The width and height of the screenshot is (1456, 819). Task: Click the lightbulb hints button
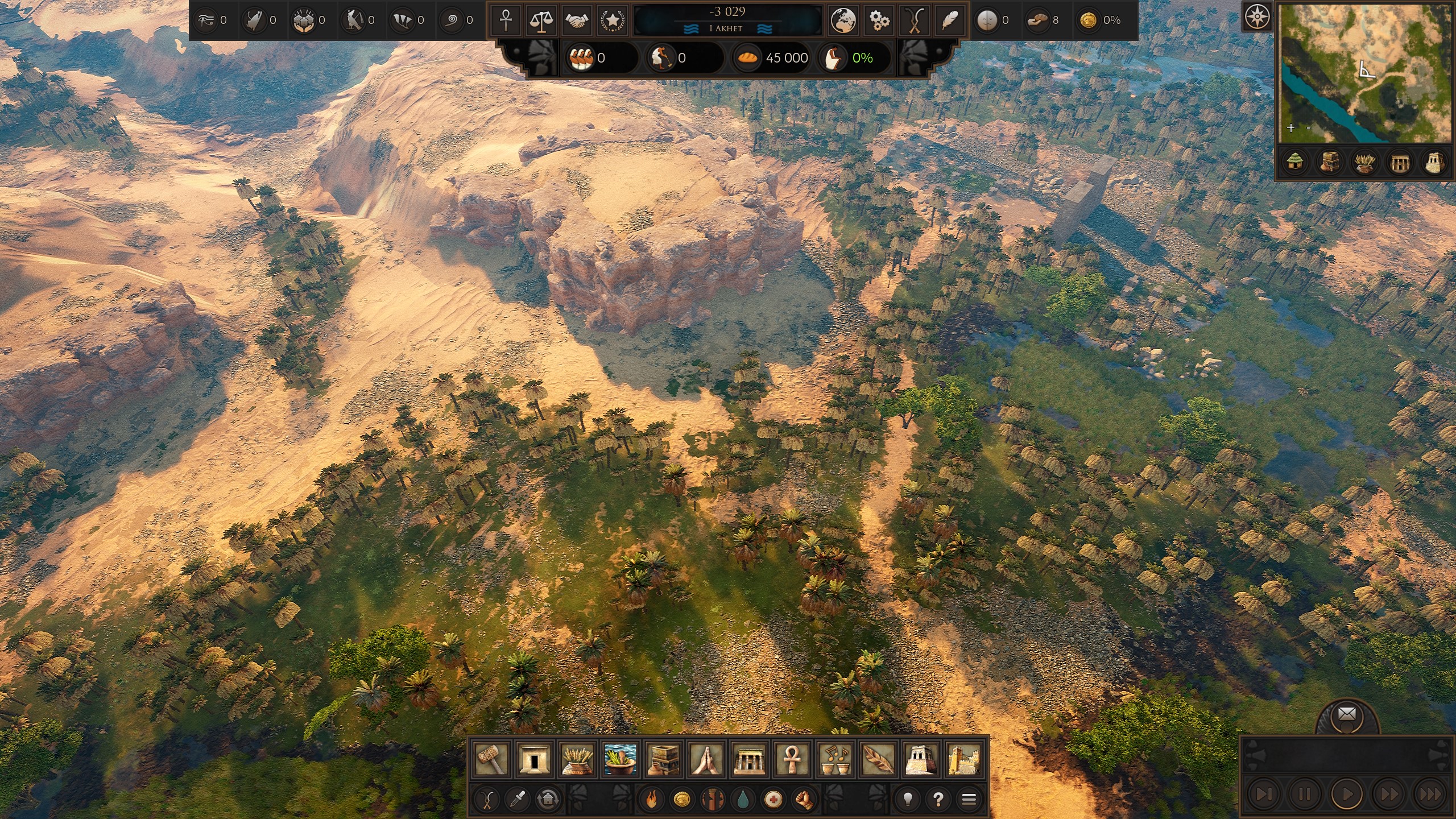coord(908,800)
